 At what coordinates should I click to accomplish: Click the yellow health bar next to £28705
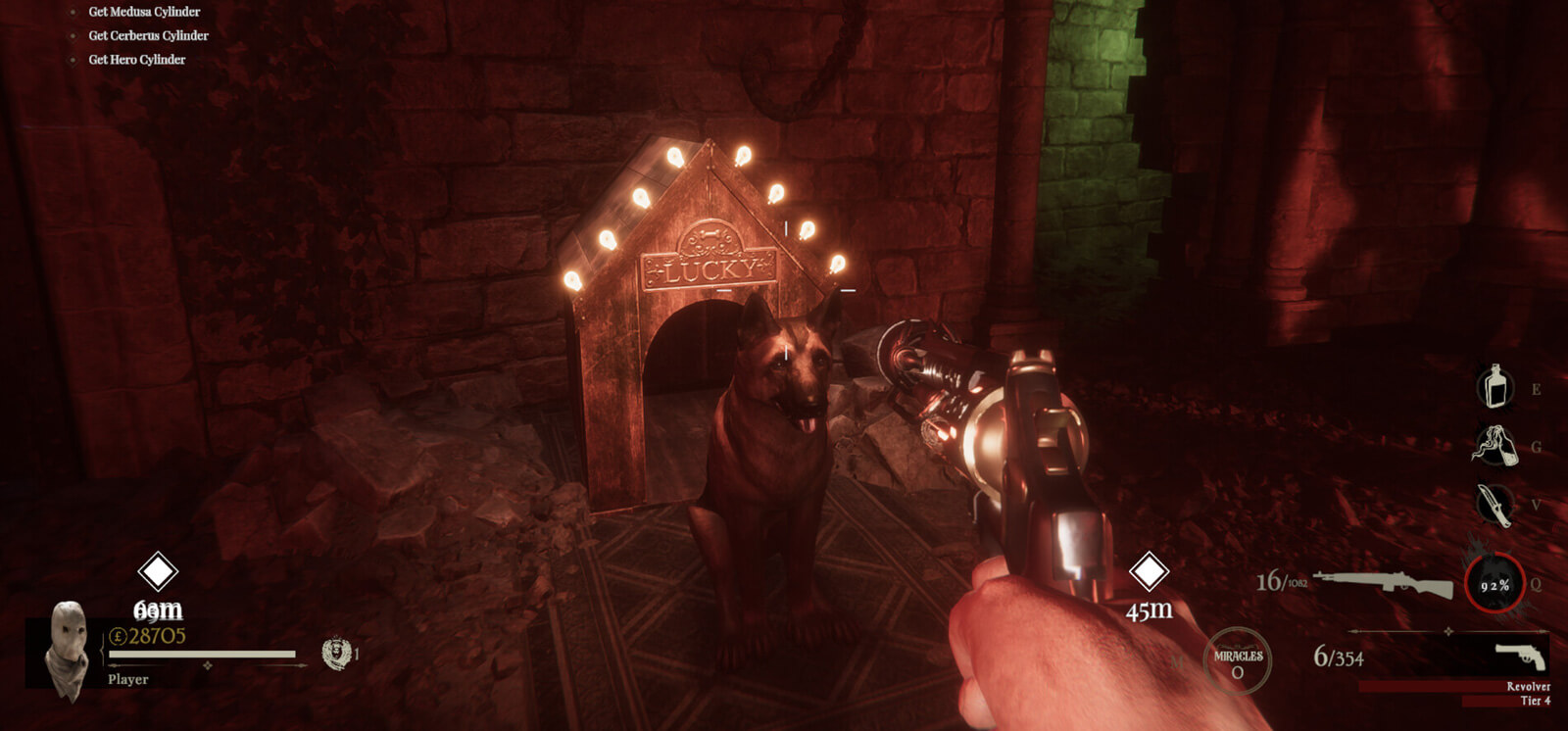point(203,653)
